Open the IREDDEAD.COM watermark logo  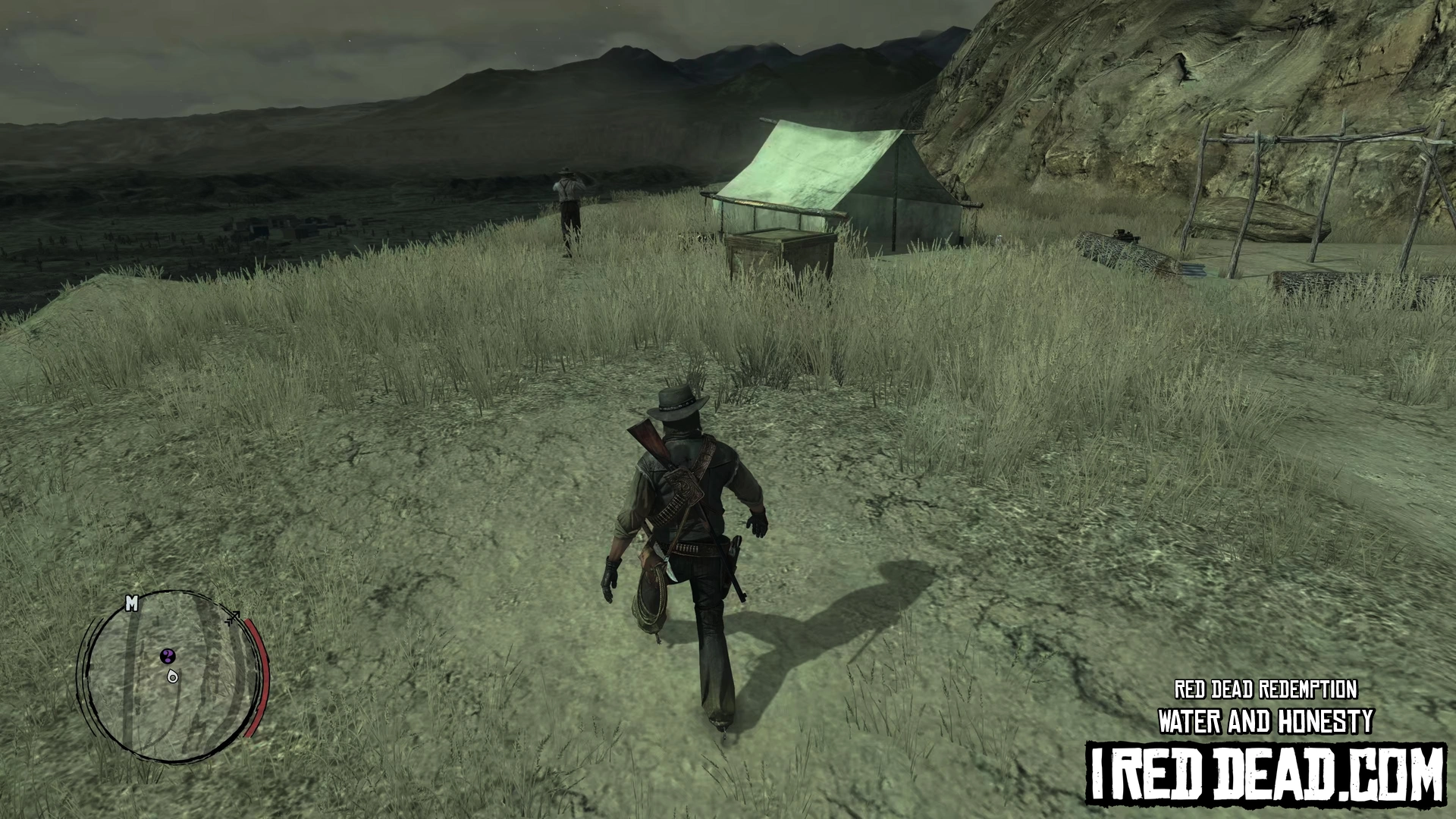[1266, 773]
